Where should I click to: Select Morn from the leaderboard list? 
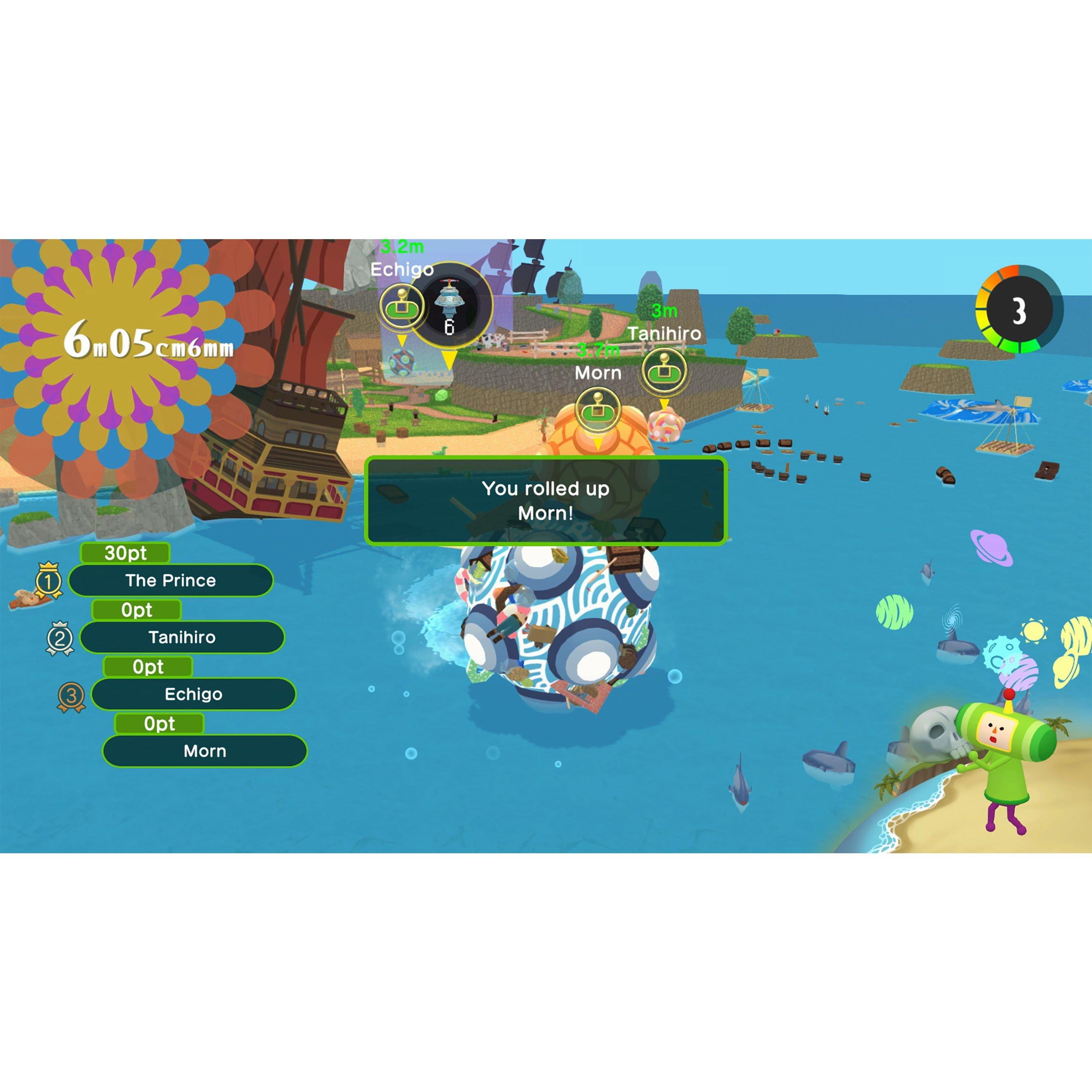[205, 751]
